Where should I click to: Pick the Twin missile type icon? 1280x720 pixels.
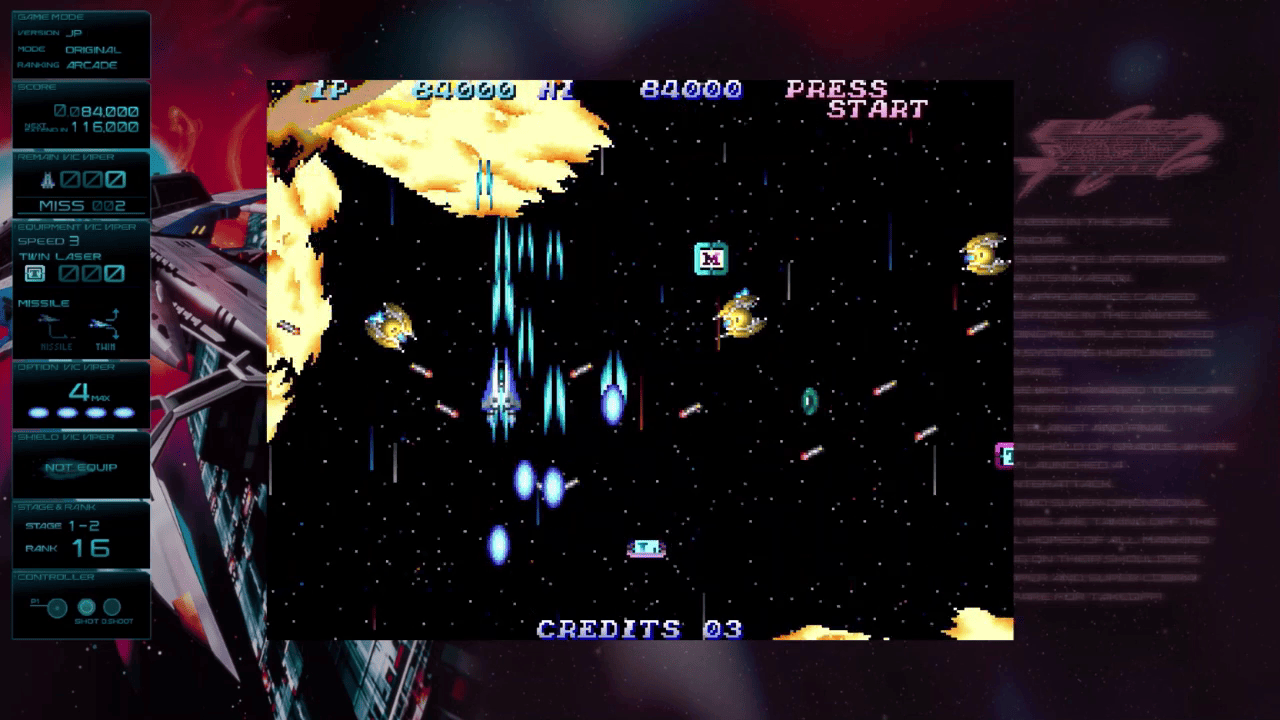(105, 328)
